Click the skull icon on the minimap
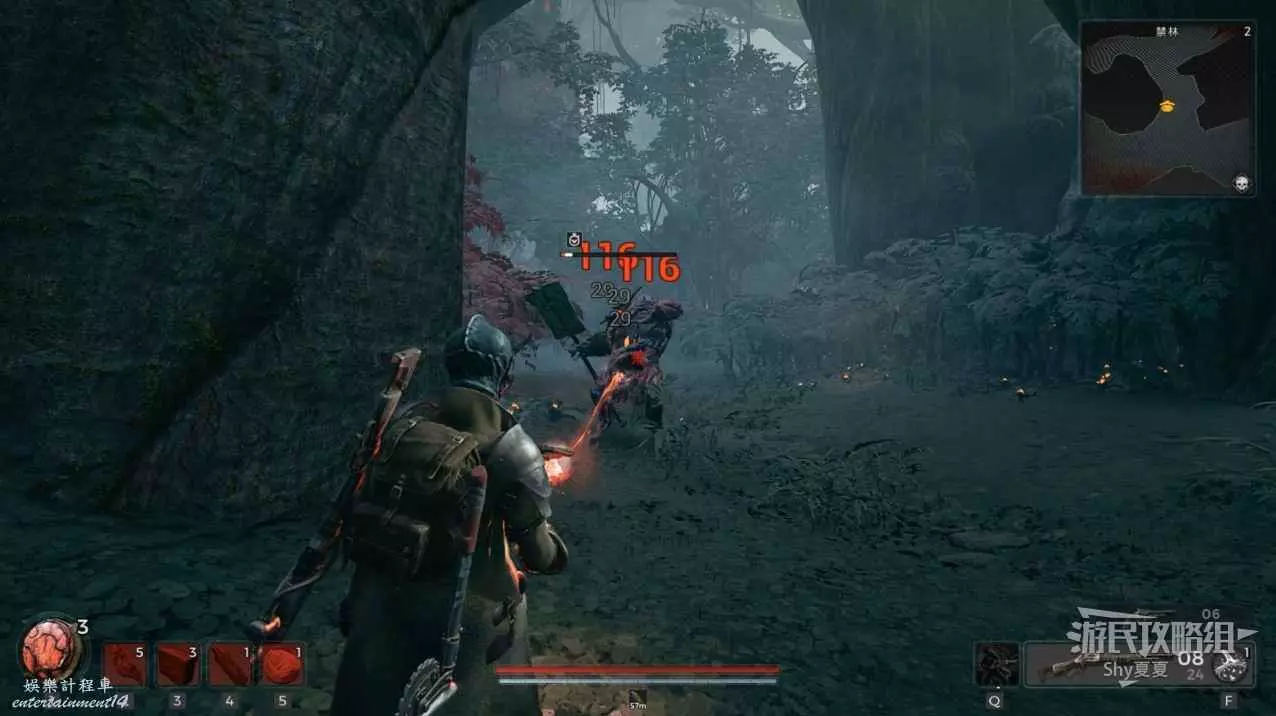 point(1241,183)
